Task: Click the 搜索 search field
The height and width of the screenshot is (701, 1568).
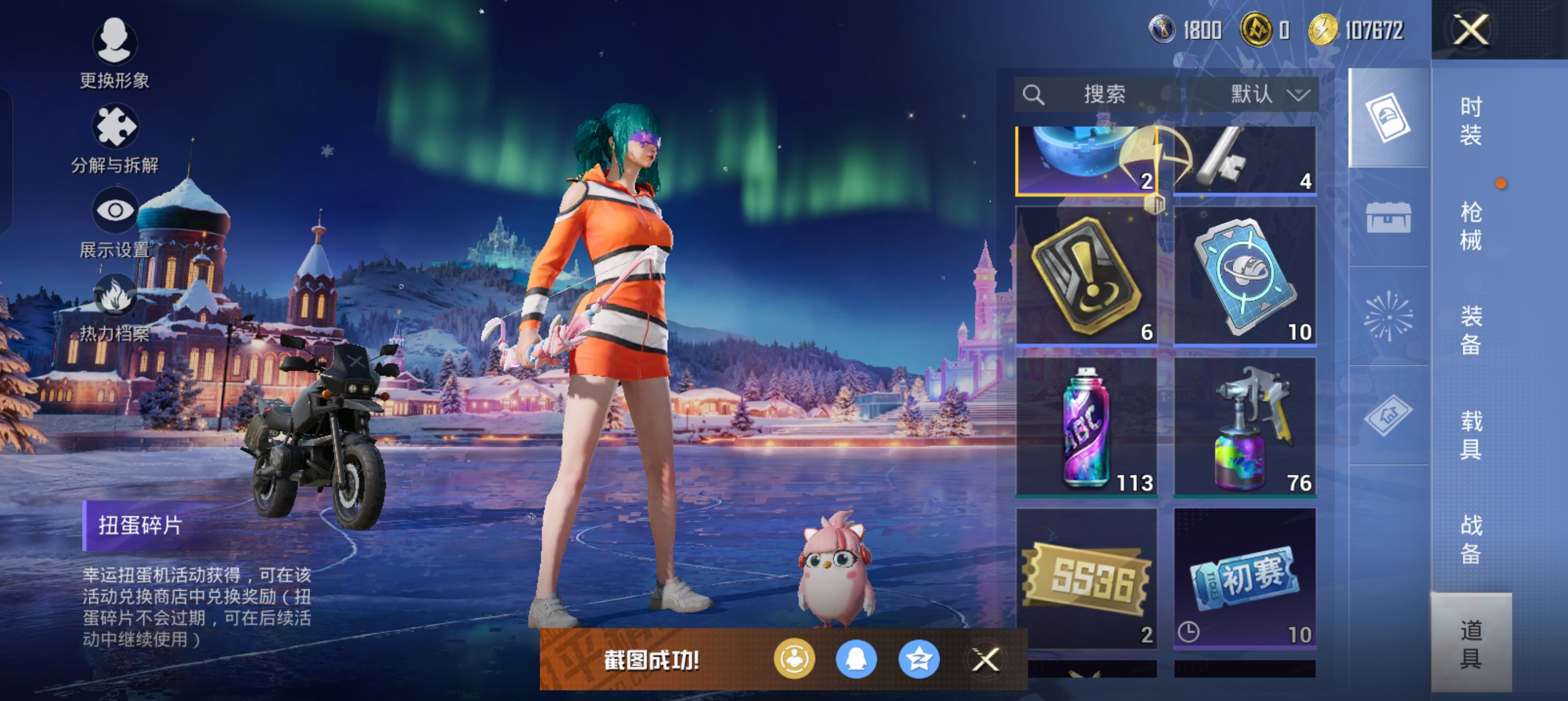Action: [1097, 94]
